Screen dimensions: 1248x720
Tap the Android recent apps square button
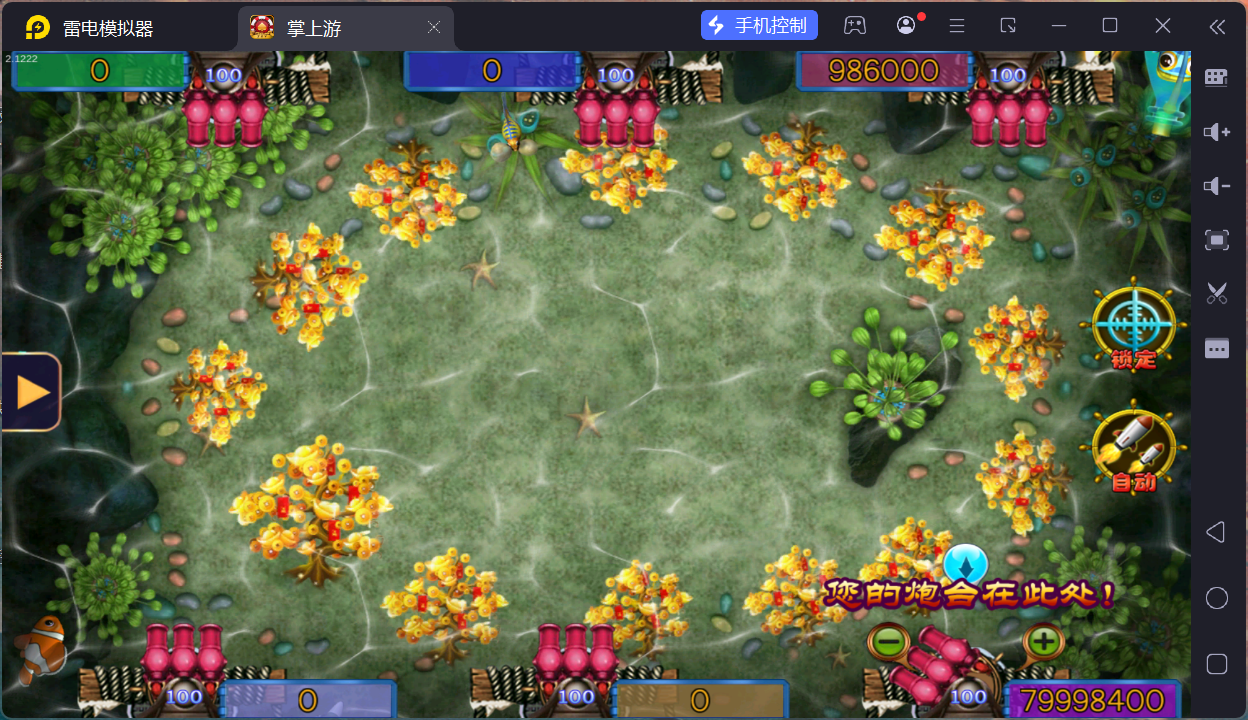point(1216,664)
